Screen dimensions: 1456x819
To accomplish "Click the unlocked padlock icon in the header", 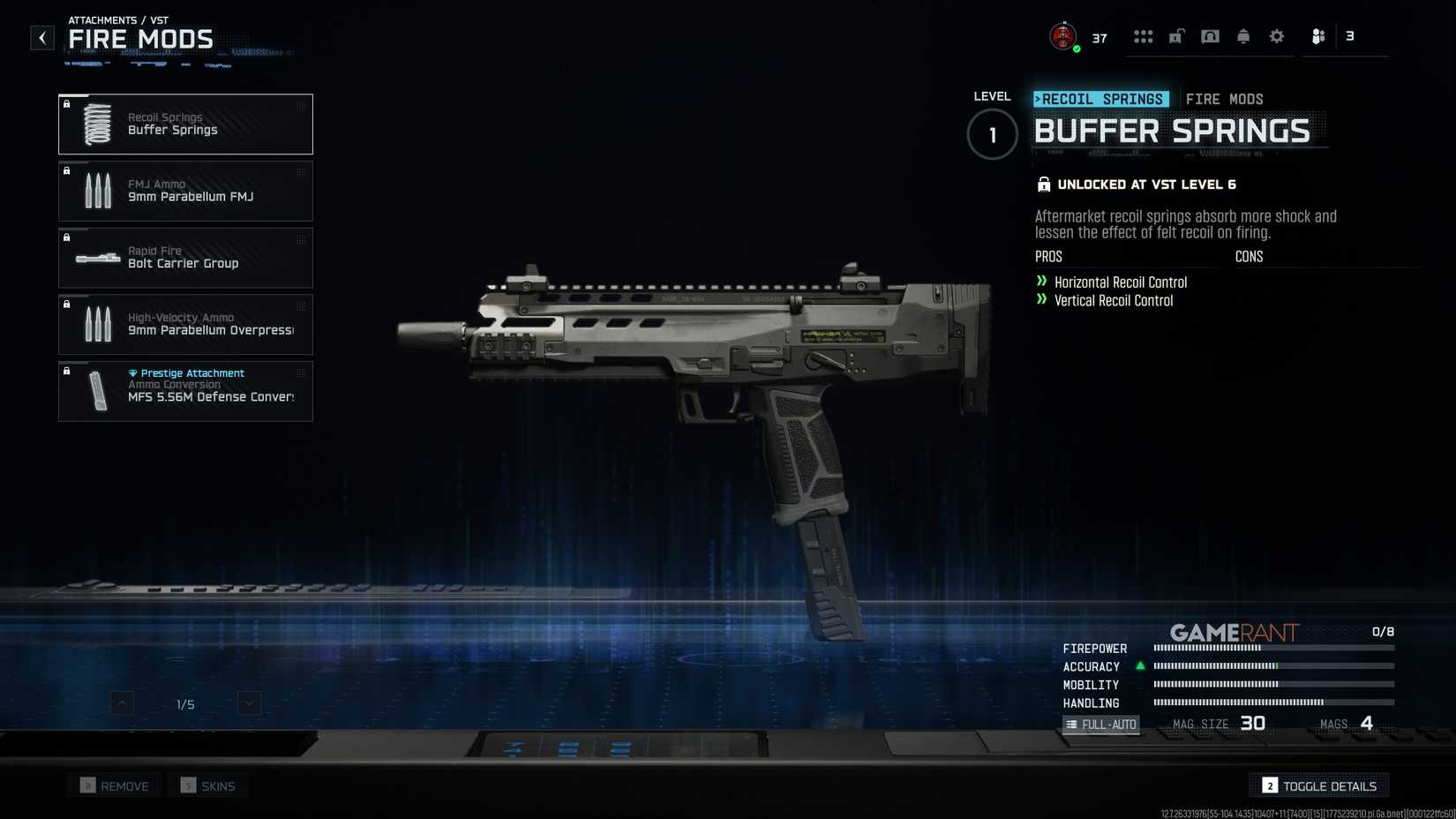I will pyautogui.click(x=1176, y=36).
